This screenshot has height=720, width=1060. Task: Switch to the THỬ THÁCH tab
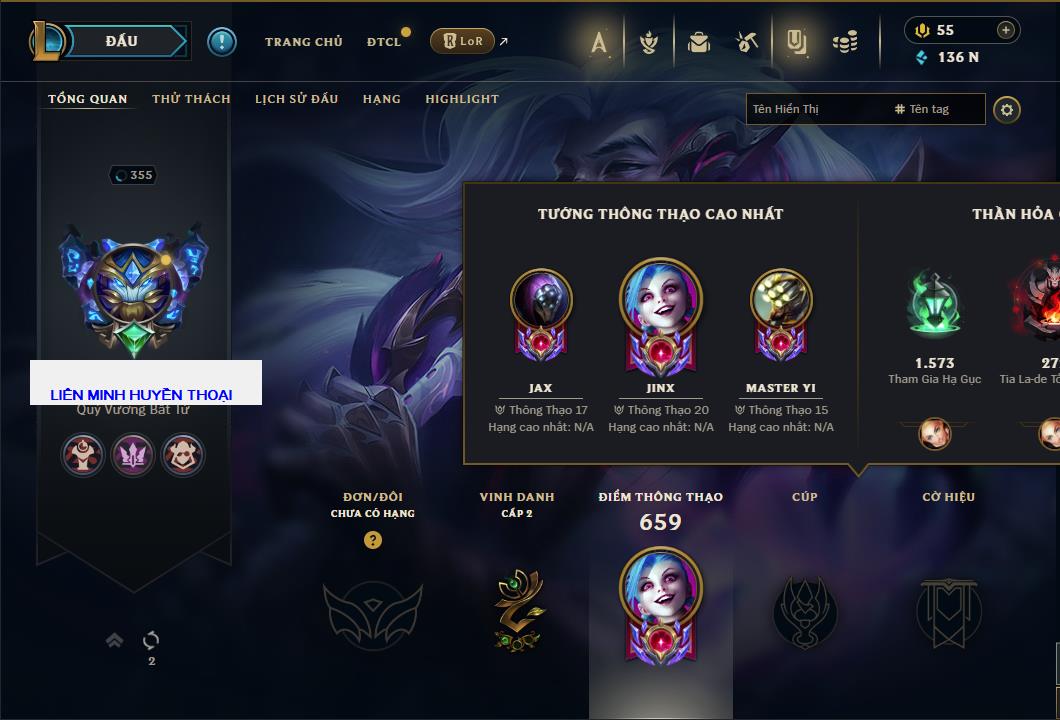(191, 99)
